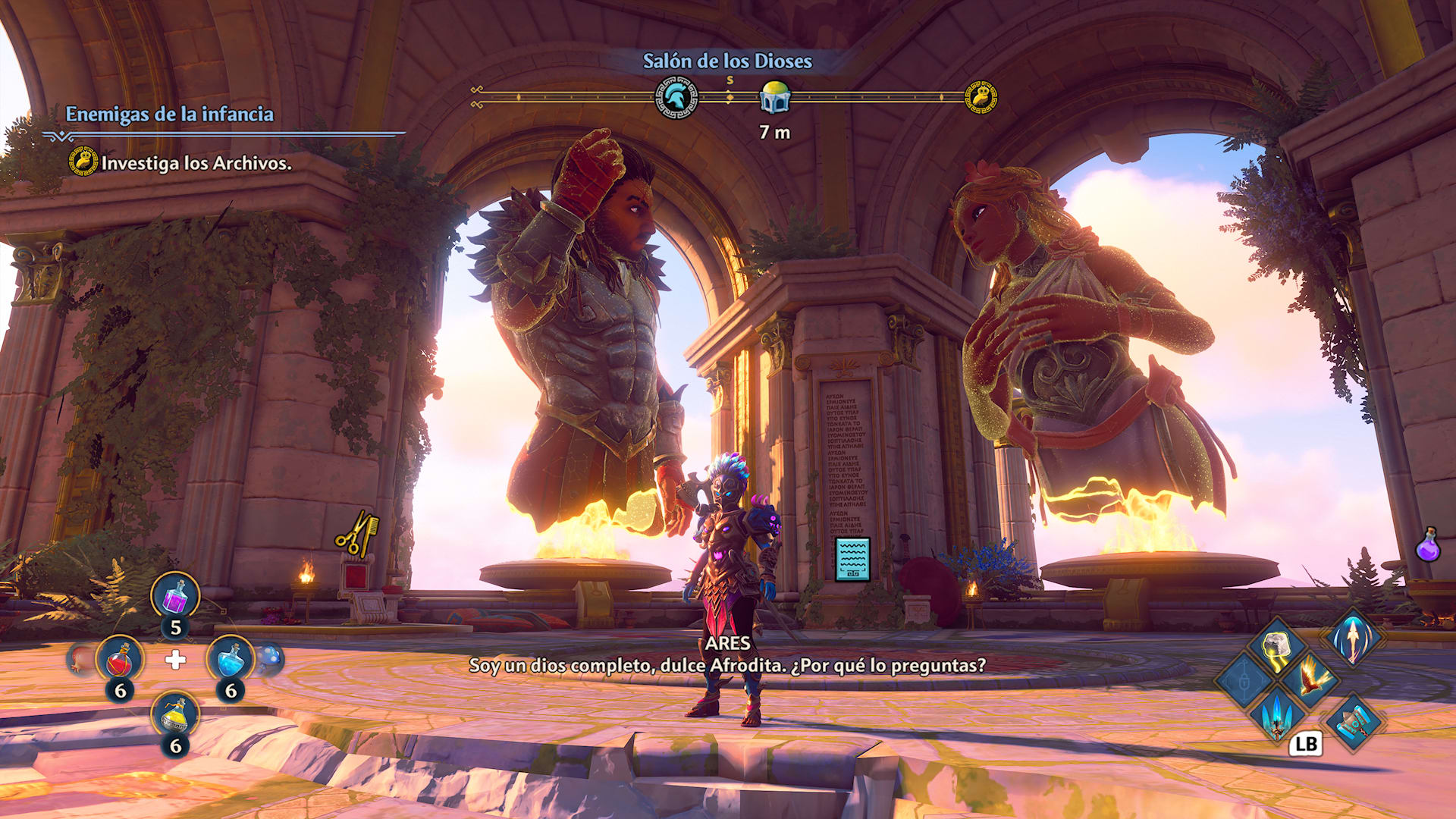Click the locked ability slot
The height and width of the screenshot is (819, 1456).
point(1244,680)
